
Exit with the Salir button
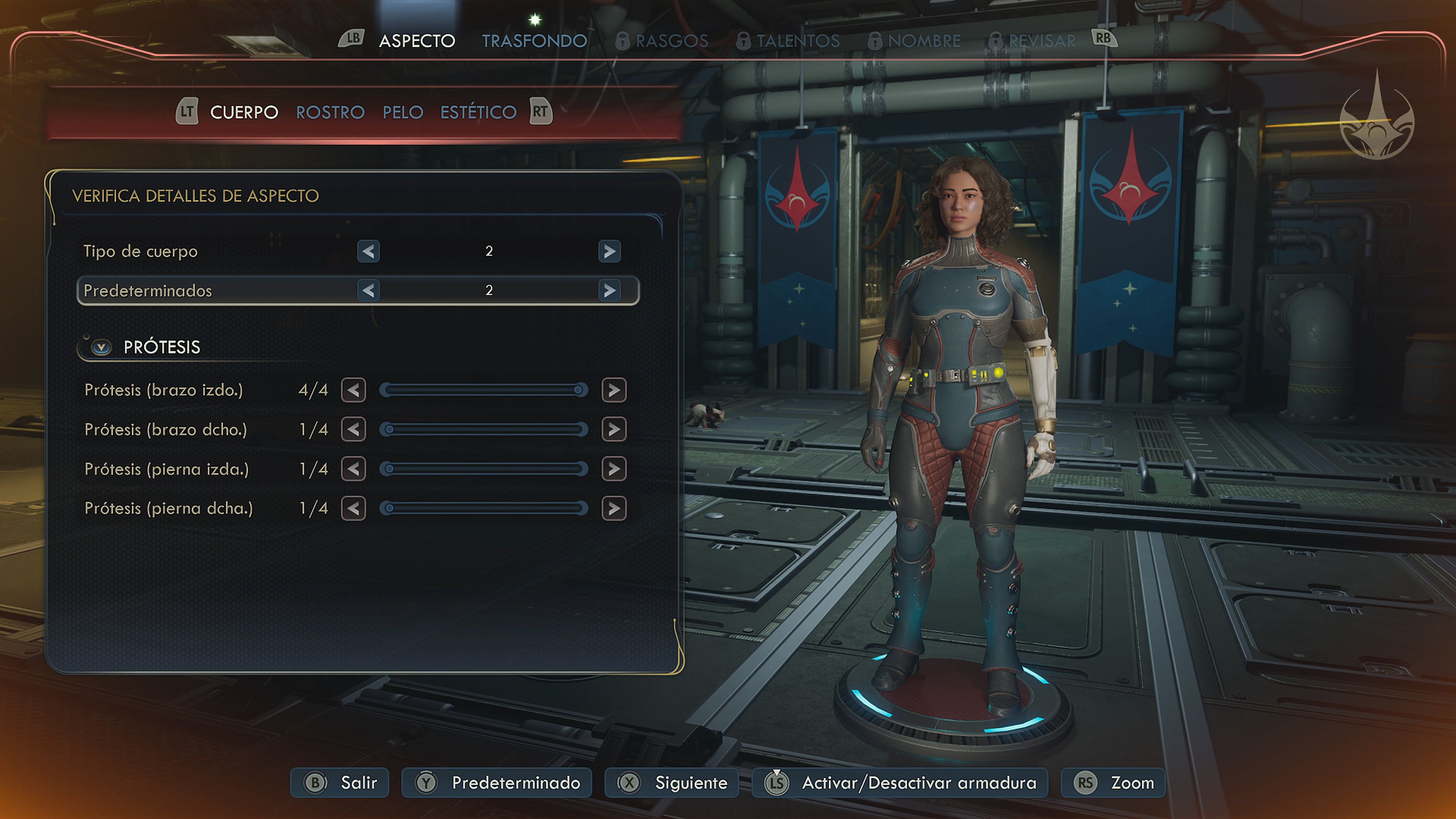[340, 782]
